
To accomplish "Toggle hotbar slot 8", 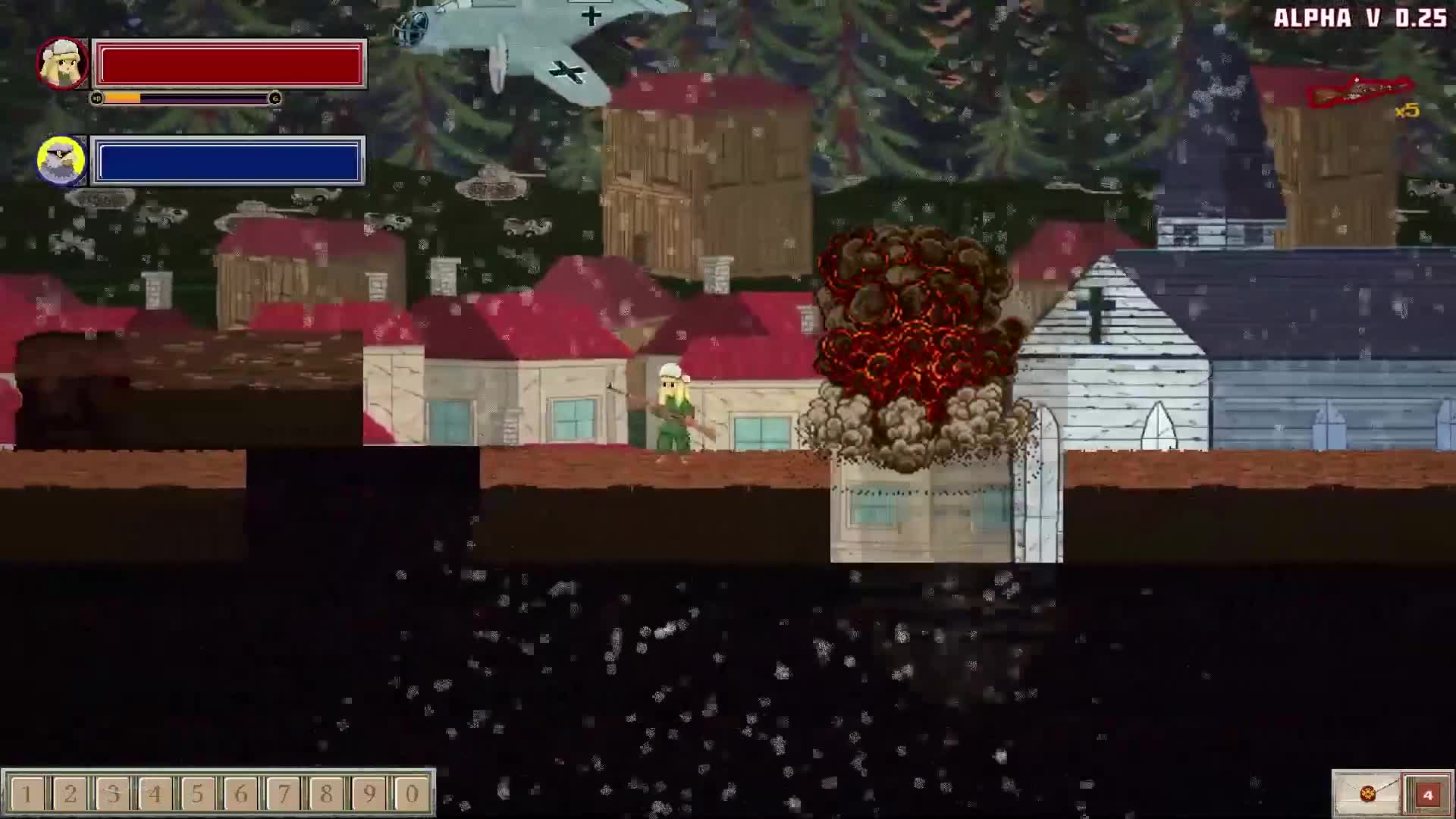I will (325, 793).
